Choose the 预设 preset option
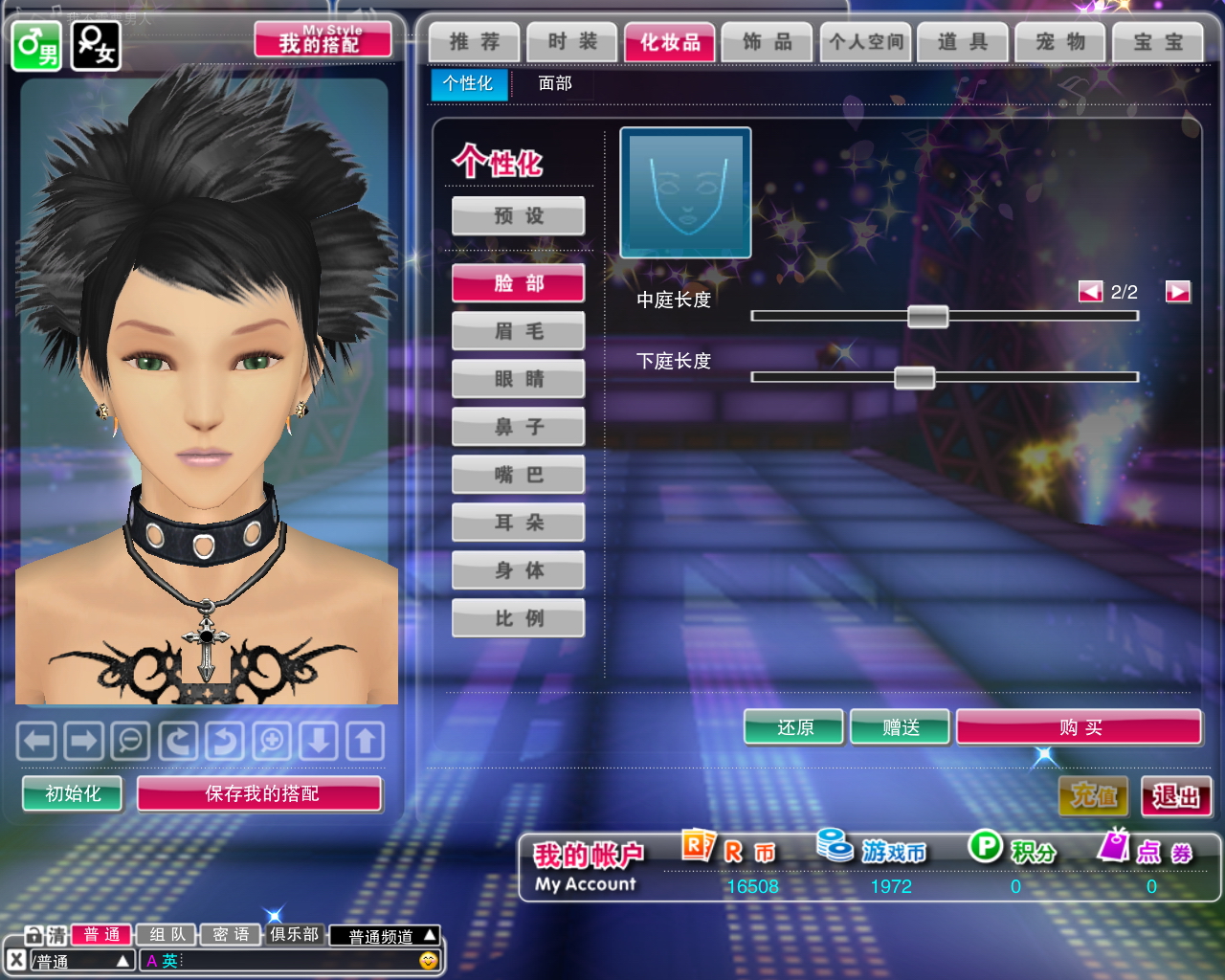Image resolution: width=1225 pixels, height=980 pixels. click(519, 216)
